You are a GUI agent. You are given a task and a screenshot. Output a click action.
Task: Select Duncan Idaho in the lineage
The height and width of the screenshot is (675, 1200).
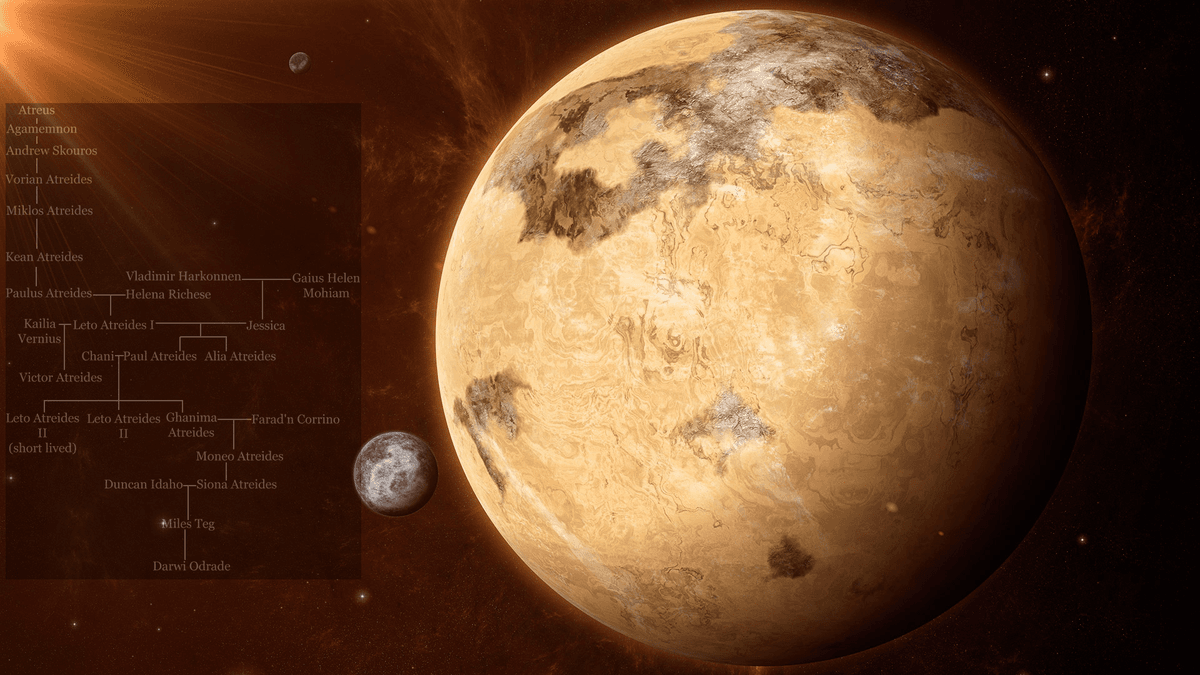point(143,485)
